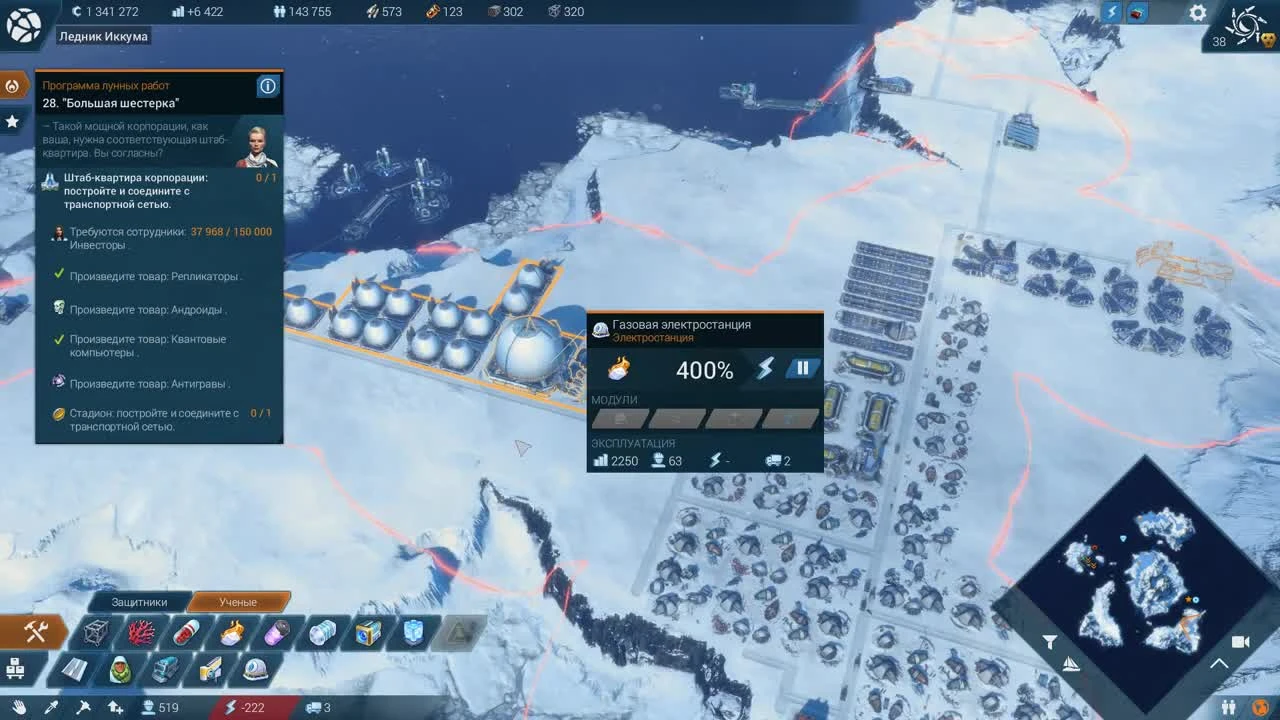Toggle the power plant energy supply
Viewport: 1280px width, 720px height.
(x=768, y=368)
